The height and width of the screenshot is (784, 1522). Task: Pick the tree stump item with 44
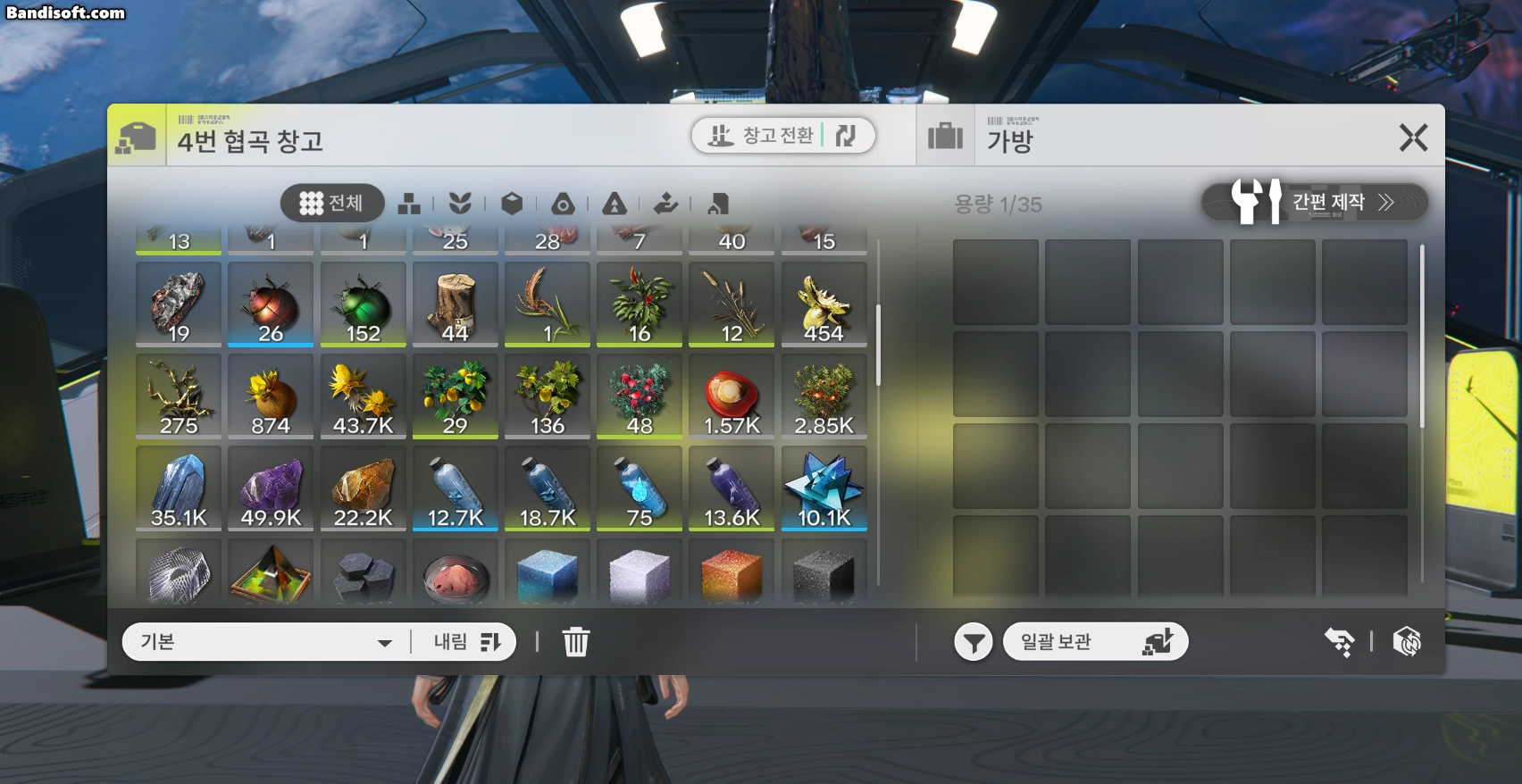[455, 304]
